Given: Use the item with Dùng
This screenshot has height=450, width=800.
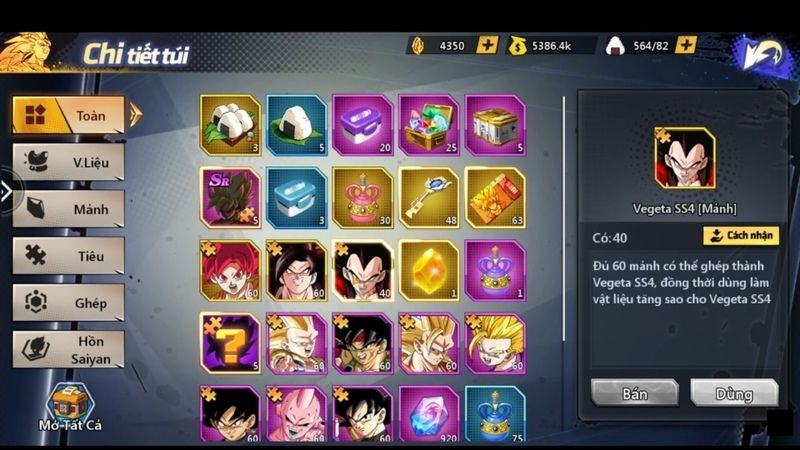Looking at the screenshot, I should point(733,393).
